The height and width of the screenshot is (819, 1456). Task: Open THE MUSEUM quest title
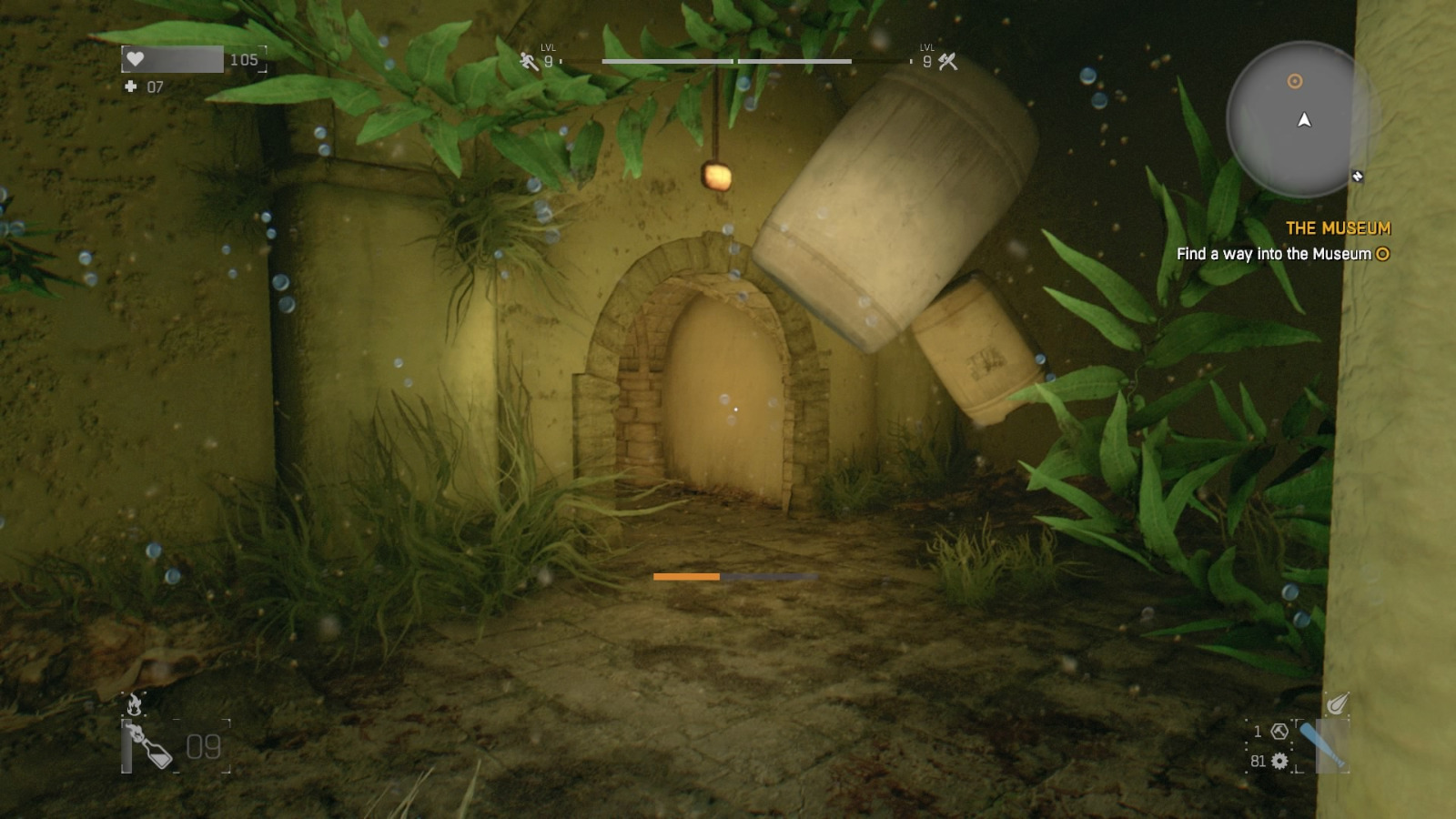pos(1337,227)
